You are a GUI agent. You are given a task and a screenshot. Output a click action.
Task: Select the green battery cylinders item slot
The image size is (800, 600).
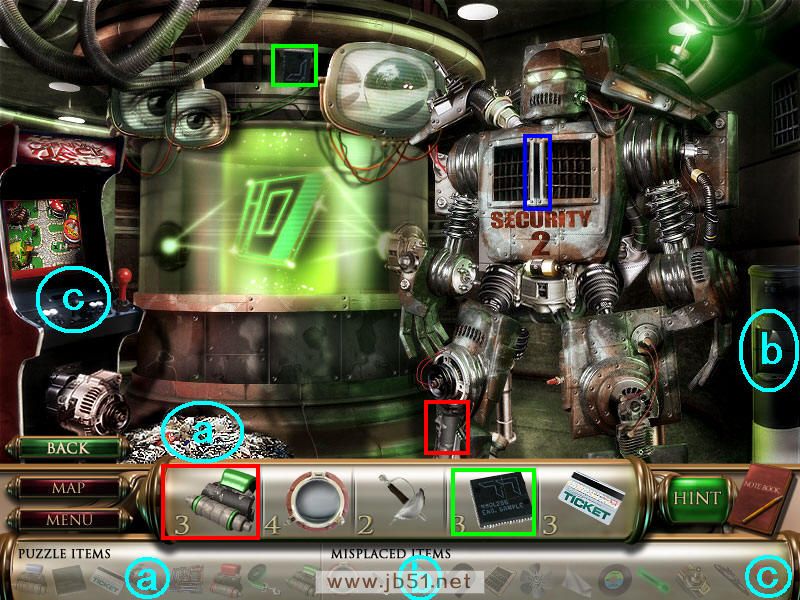[211, 500]
